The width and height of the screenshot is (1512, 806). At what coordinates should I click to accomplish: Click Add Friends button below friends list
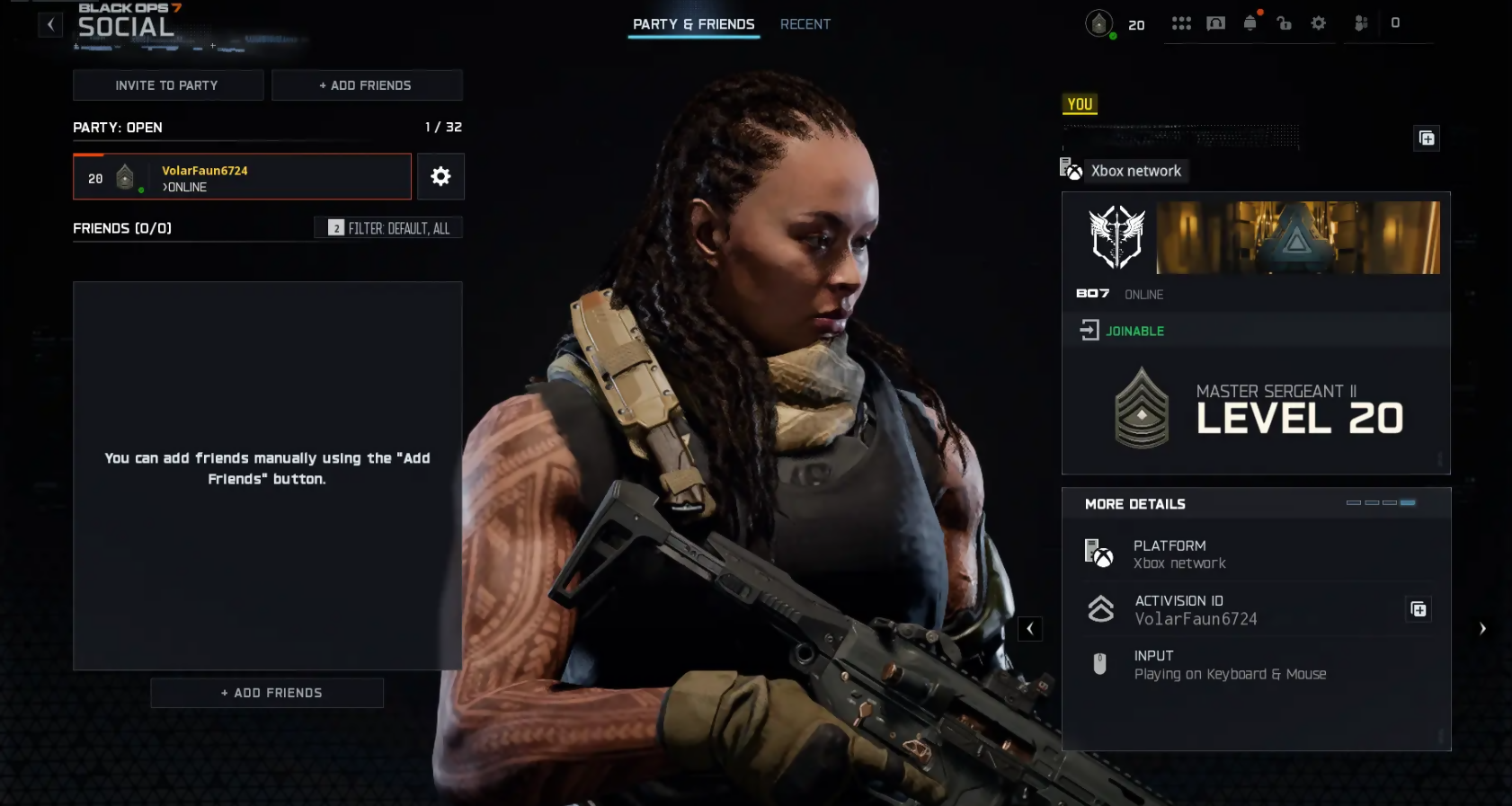click(267, 693)
